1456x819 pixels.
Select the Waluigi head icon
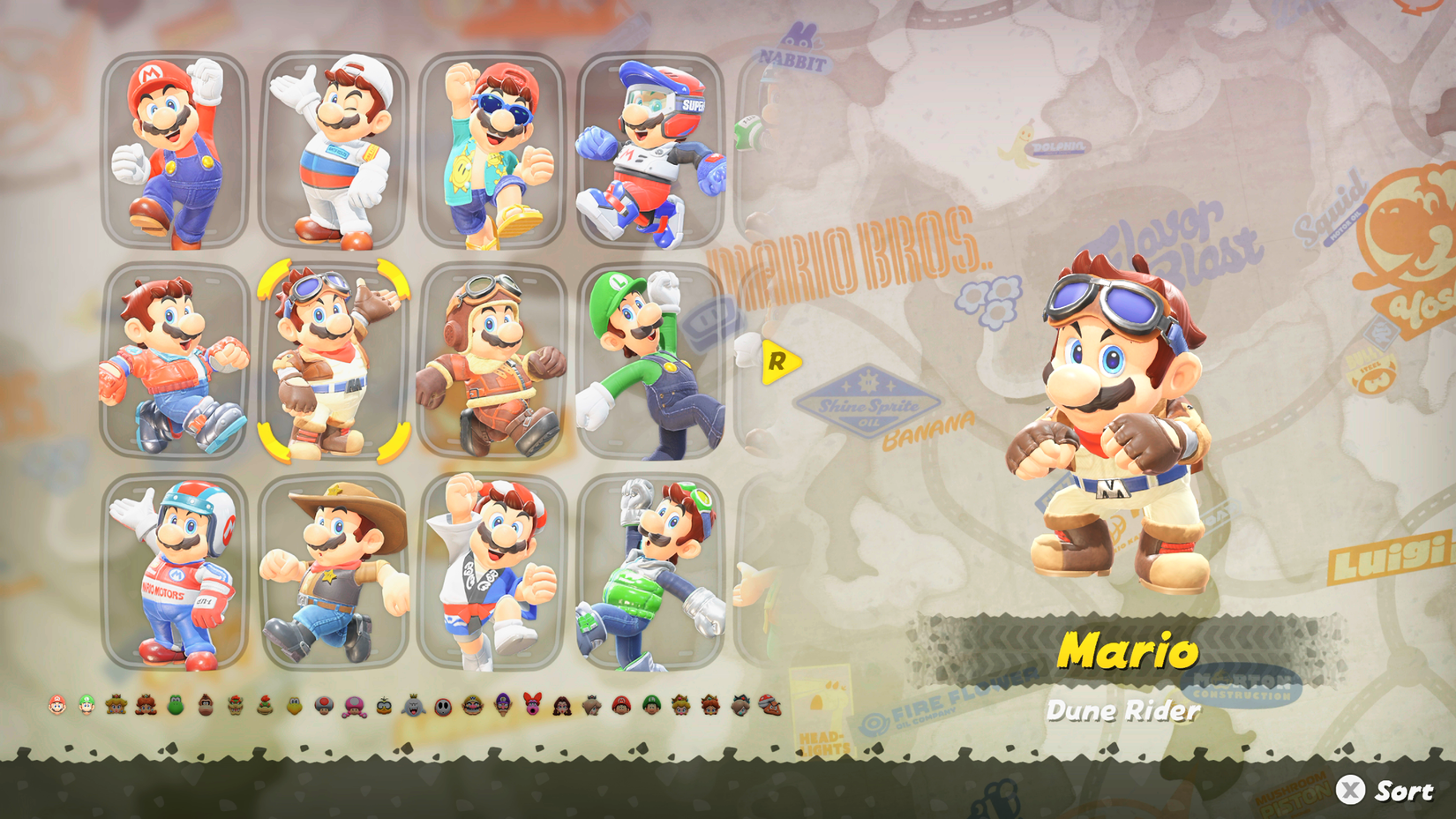[x=502, y=708]
